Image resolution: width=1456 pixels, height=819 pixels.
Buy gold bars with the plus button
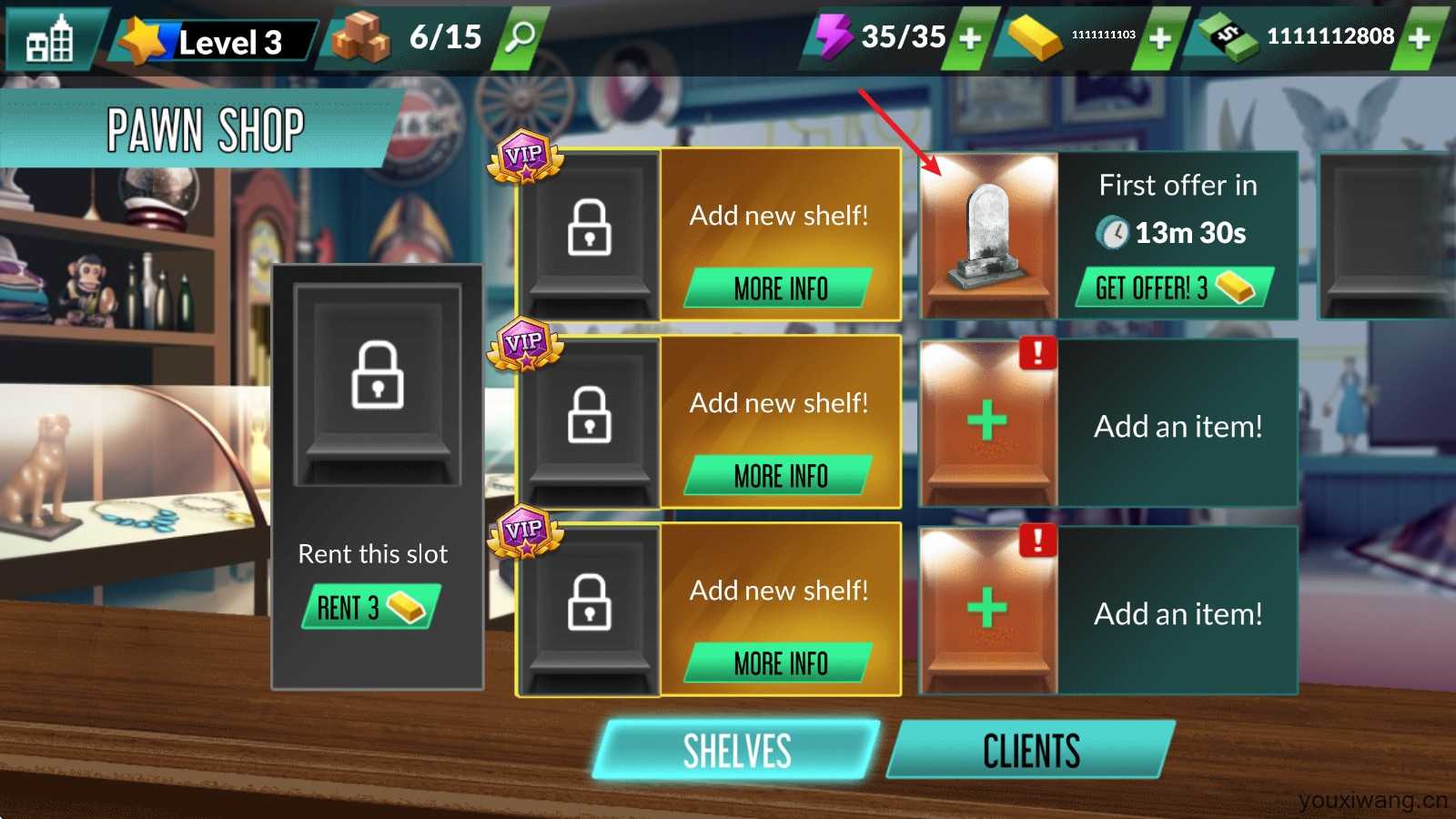pos(1159,38)
